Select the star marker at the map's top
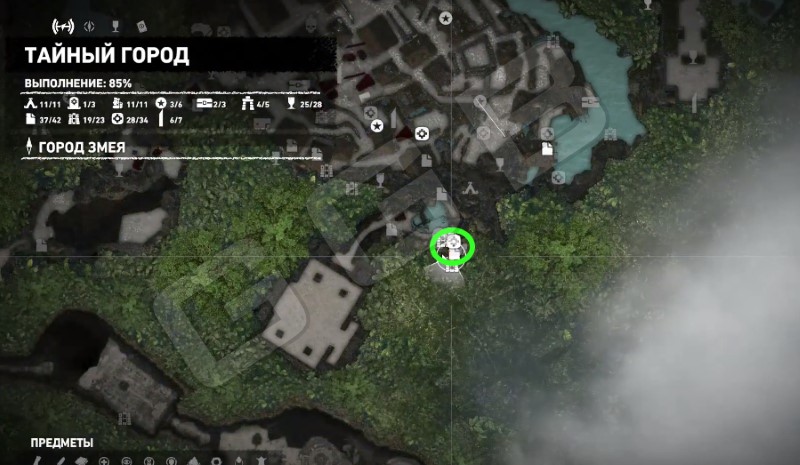This screenshot has height=465, width=800. (446, 18)
